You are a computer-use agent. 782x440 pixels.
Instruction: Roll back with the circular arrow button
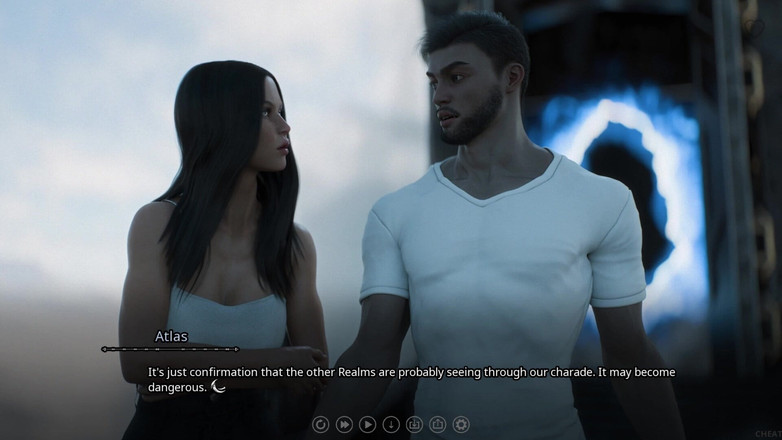(320, 425)
